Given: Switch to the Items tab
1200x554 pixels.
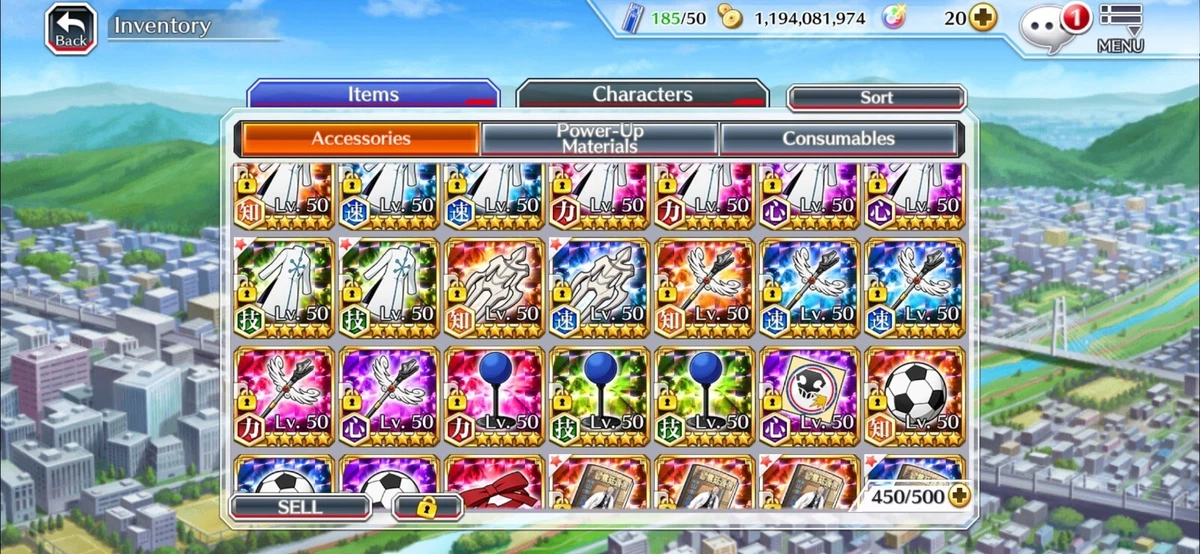Looking at the screenshot, I should point(373,95).
